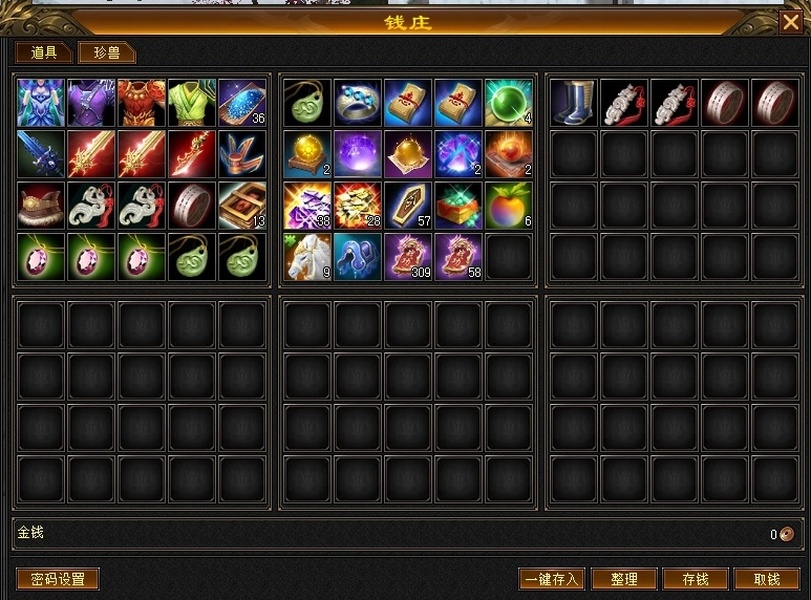The image size is (811, 600).
Task: Select the coffin-shaped item stack of 57
Action: pos(408,205)
